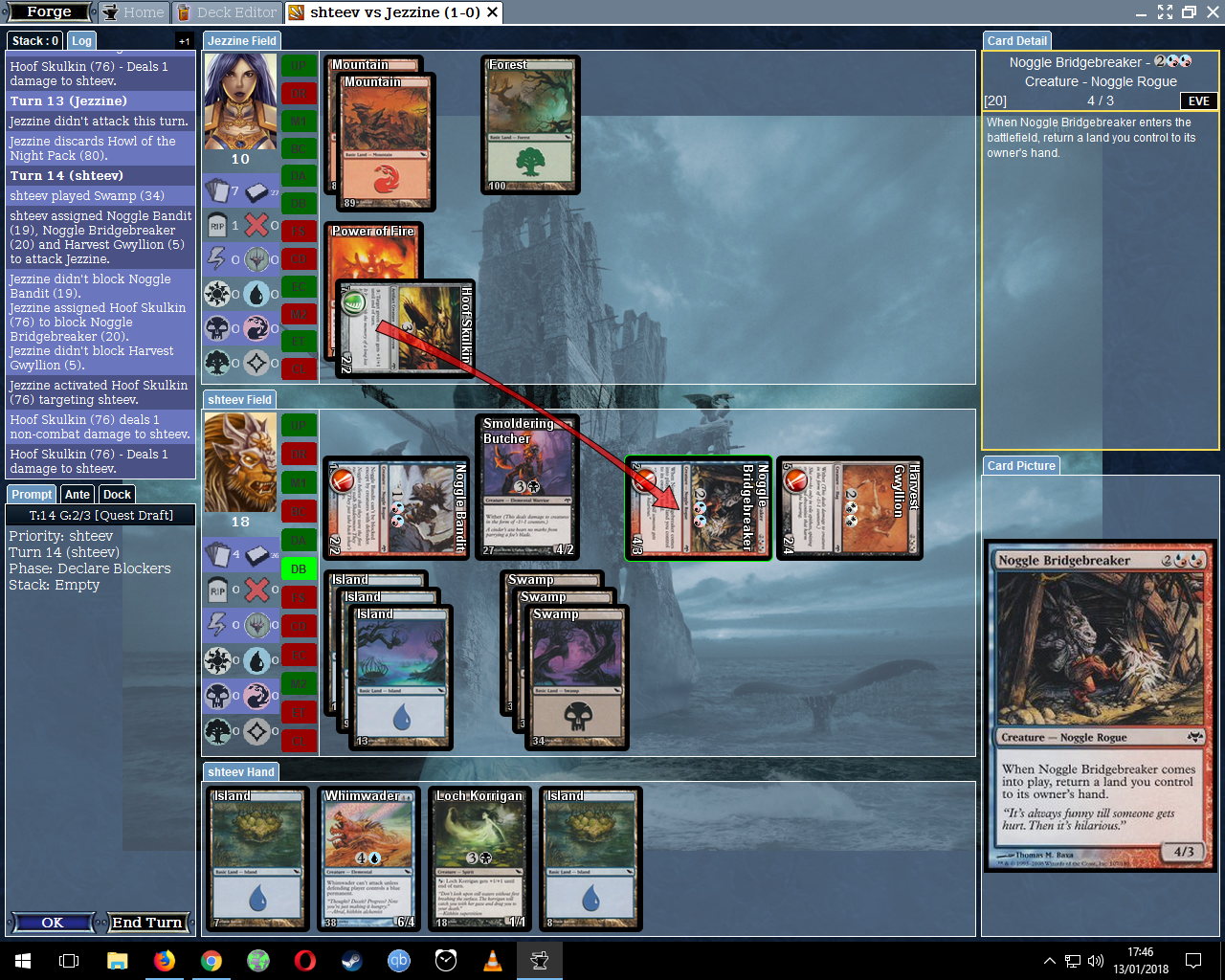1225x980 pixels.
Task: Select Whimwader card in hand
Action: coord(369,858)
